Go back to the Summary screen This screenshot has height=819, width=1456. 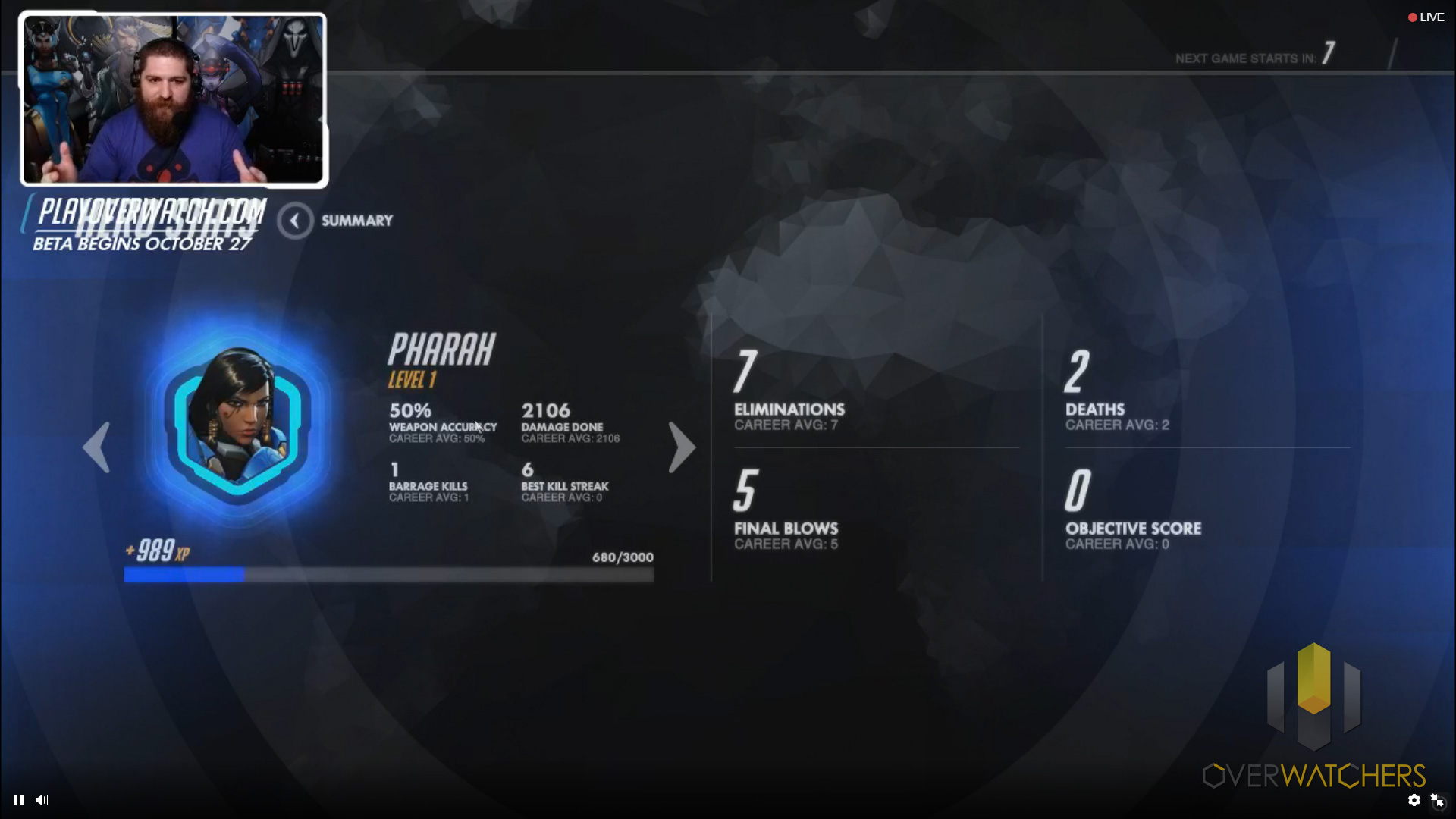point(295,221)
